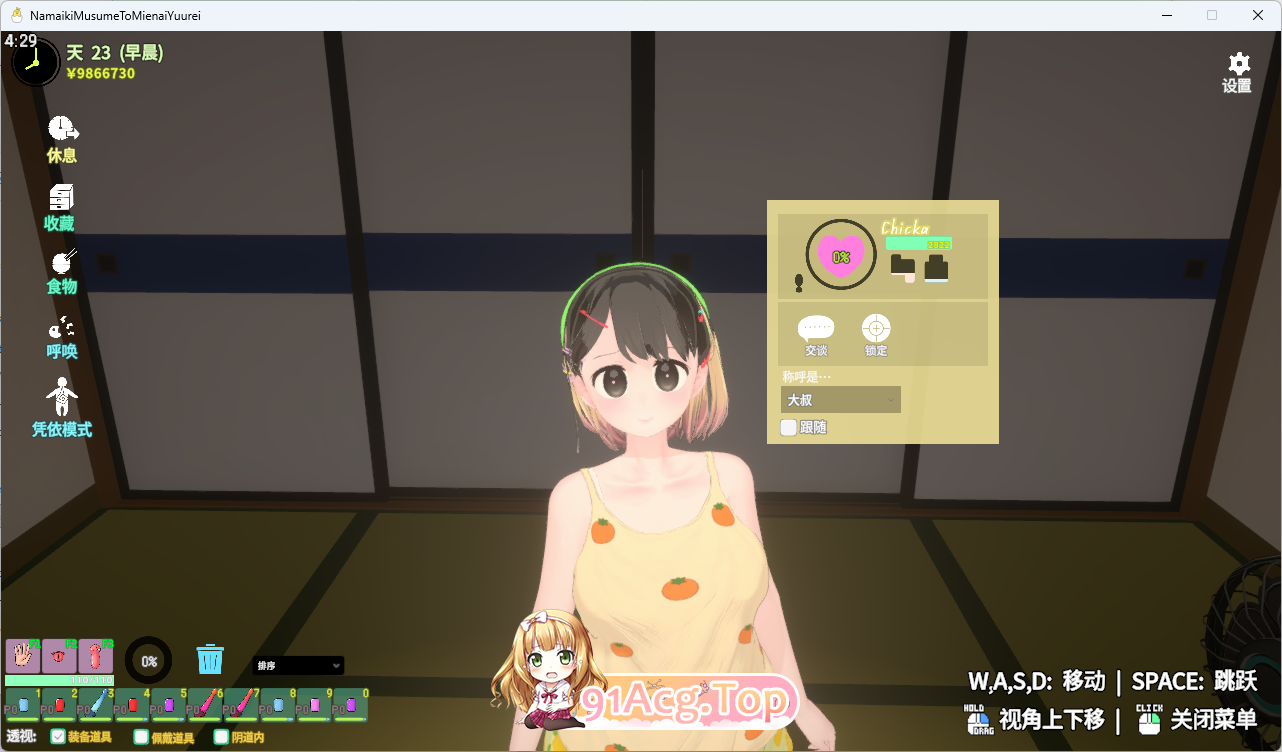Click the clock showing 4:29
Screen dimensions: 1282x752
coord(35,60)
